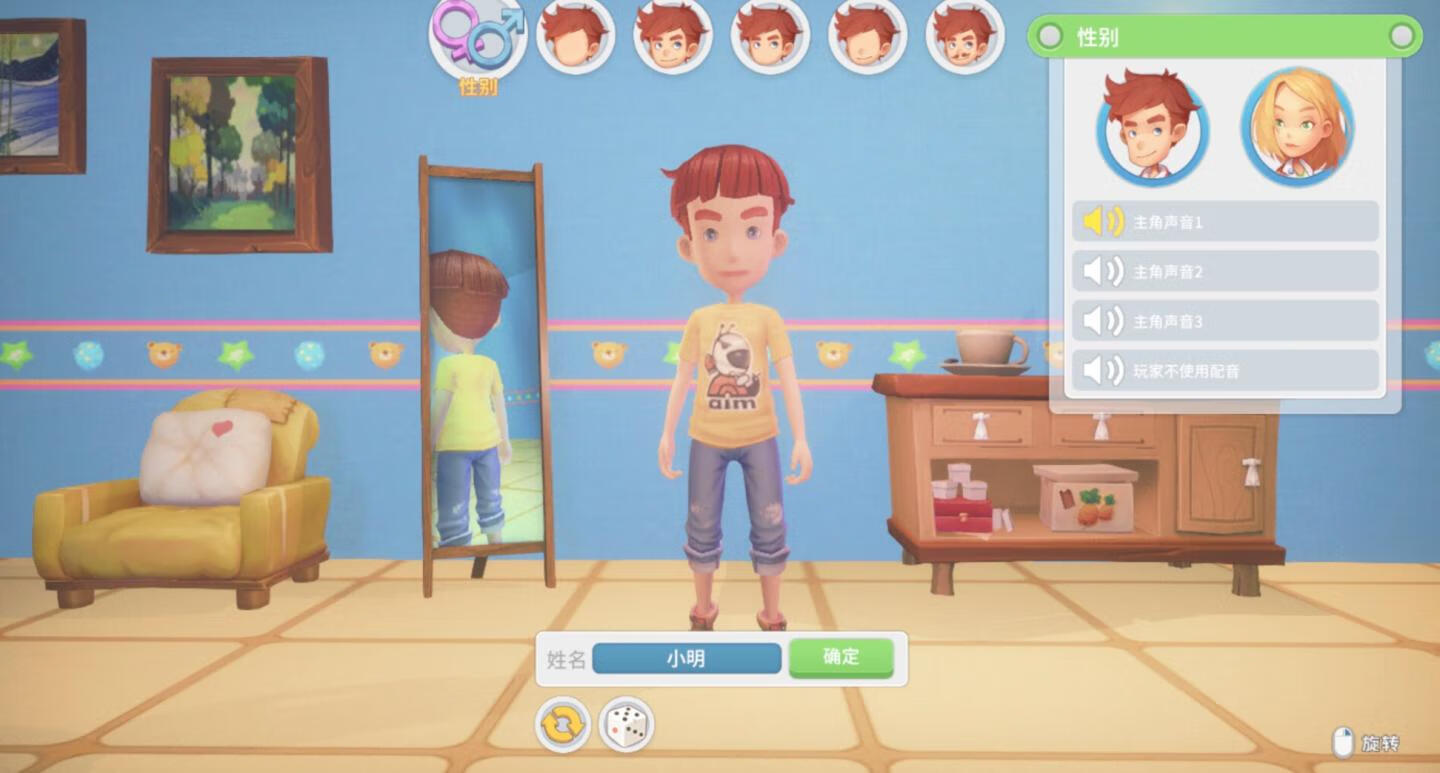1440x773 pixels.
Task: Randomize the character with the dice button
Action: coord(626,725)
